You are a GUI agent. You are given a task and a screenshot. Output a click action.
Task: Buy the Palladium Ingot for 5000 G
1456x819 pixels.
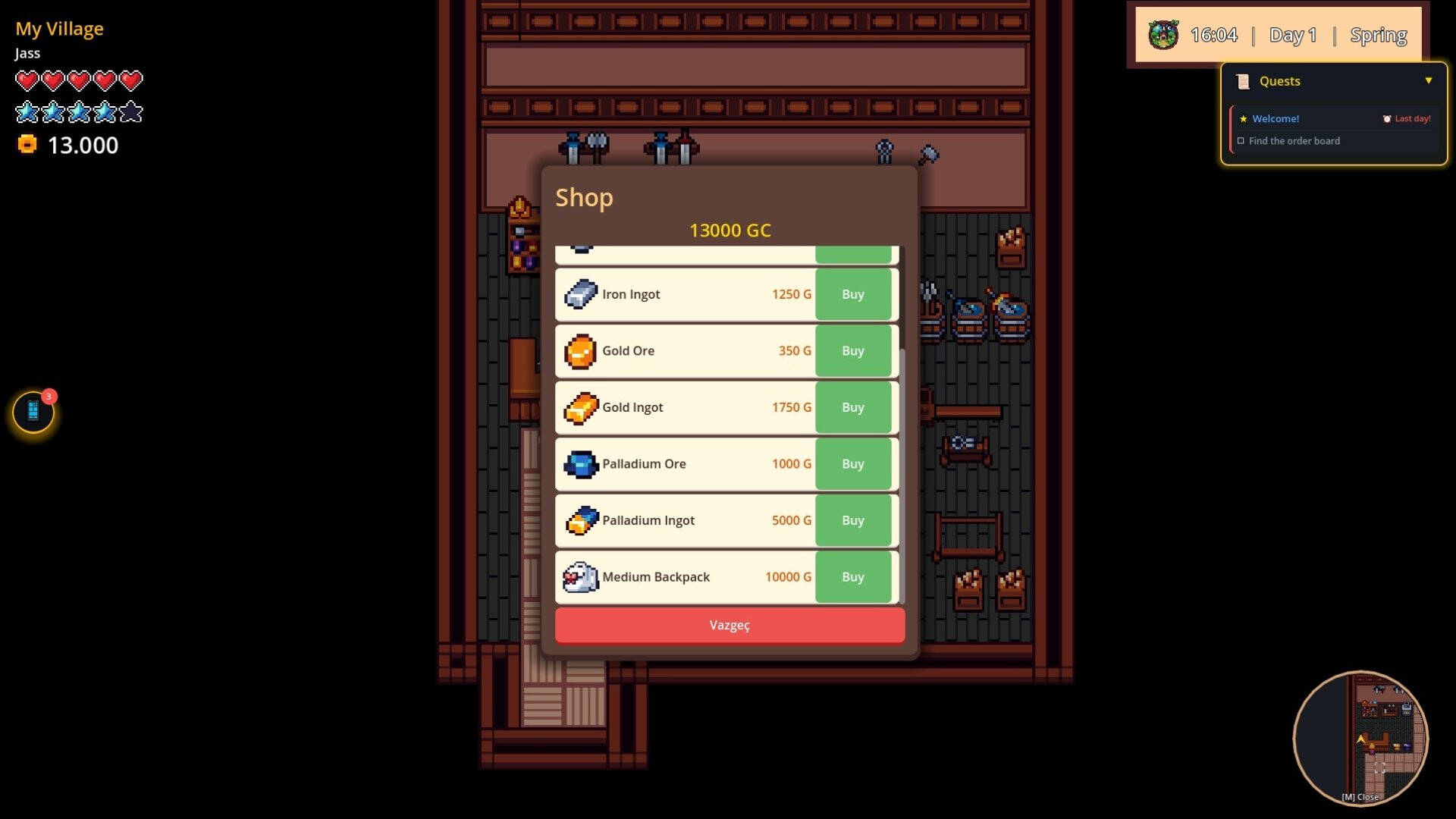[853, 520]
